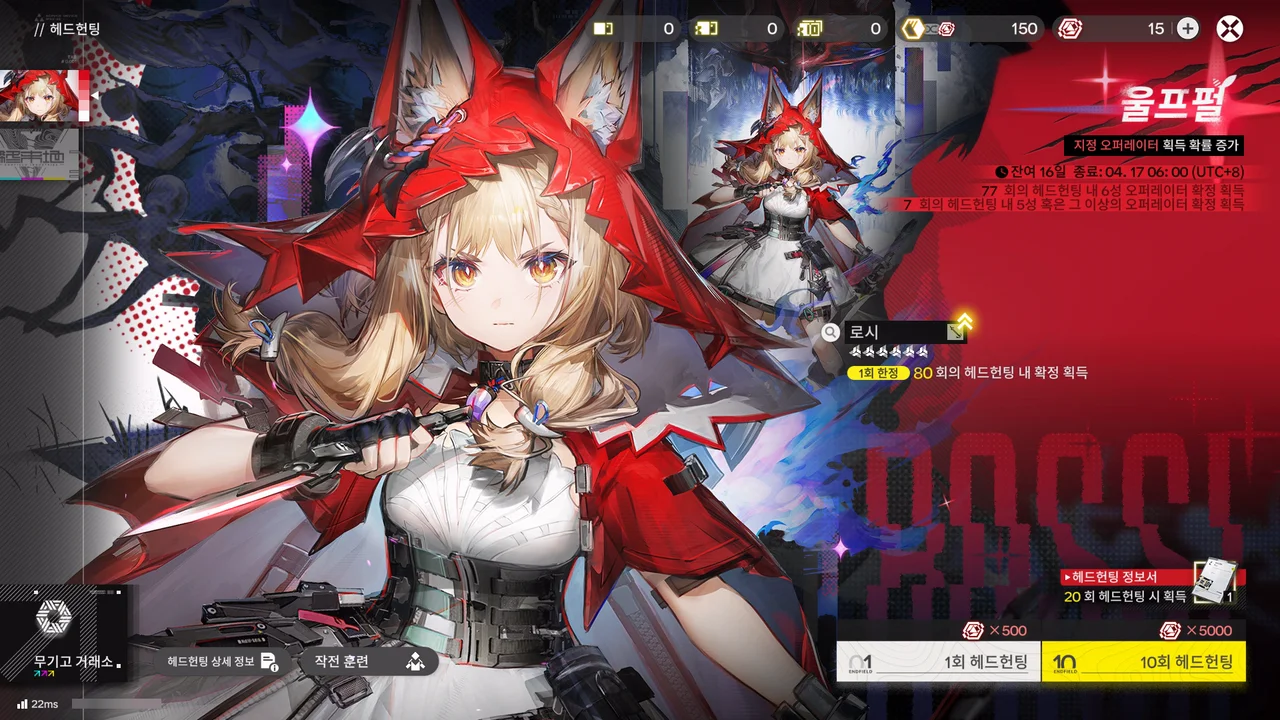Open the 헤드헌팅 정보서 document reward icon
The width and height of the screenshot is (1280, 720).
1214,580
